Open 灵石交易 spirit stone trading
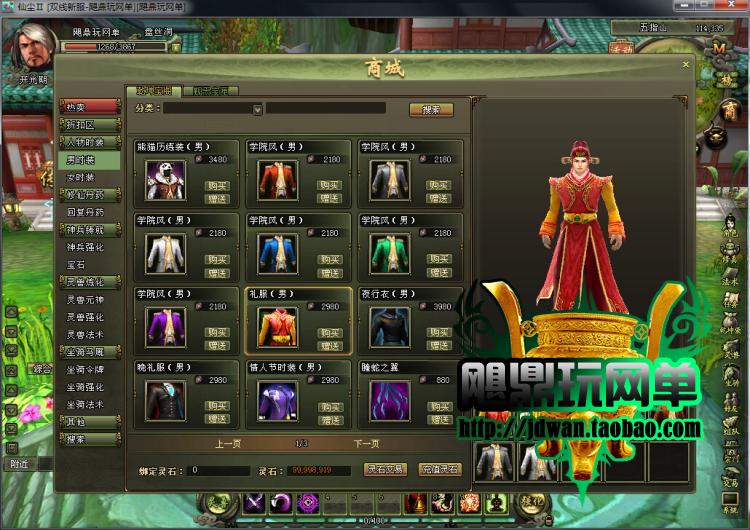The image size is (750, 530). coord(384,469)
